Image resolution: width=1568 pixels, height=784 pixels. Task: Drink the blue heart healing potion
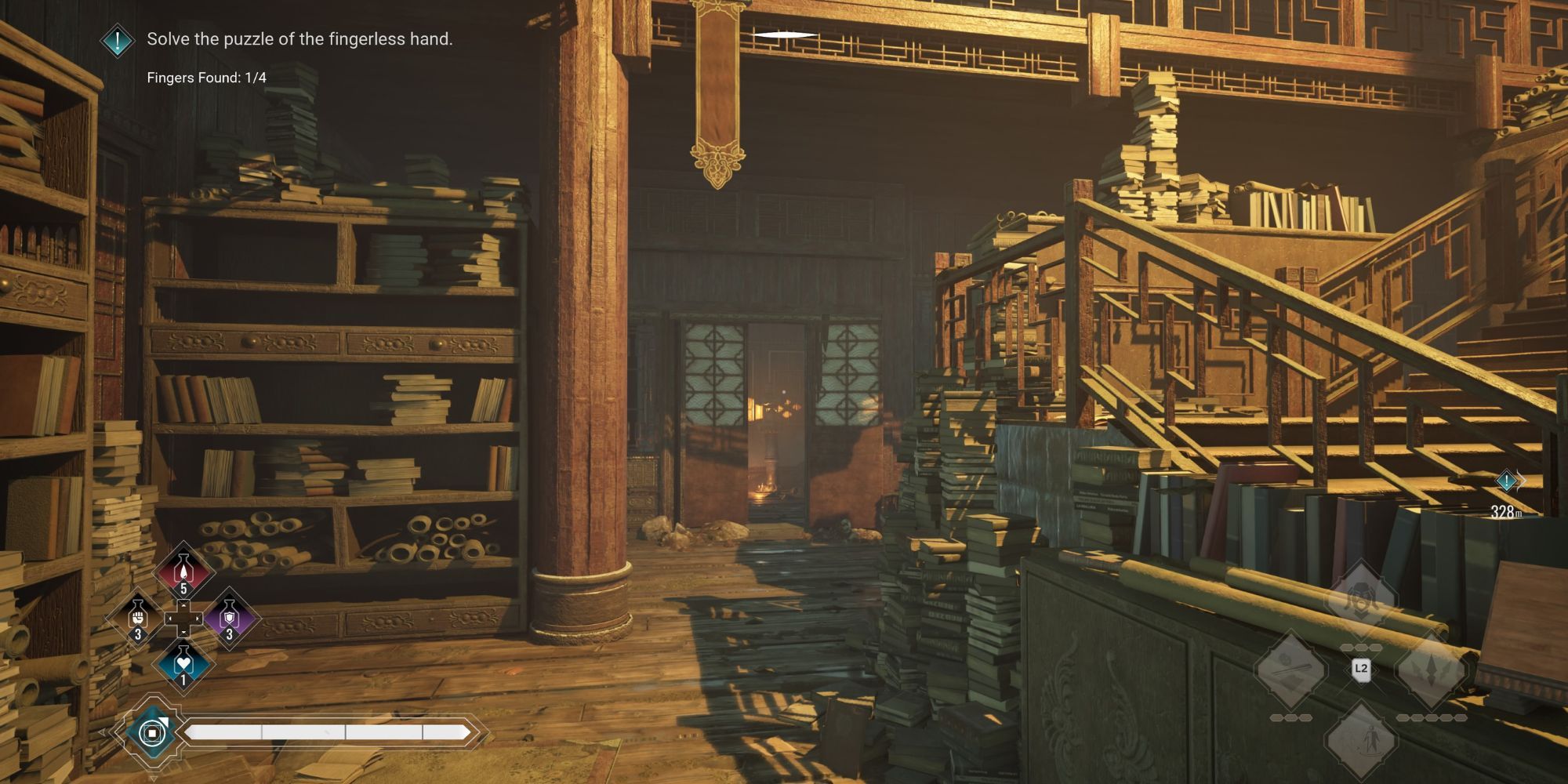pyautogui.click(x=183, y=665)
